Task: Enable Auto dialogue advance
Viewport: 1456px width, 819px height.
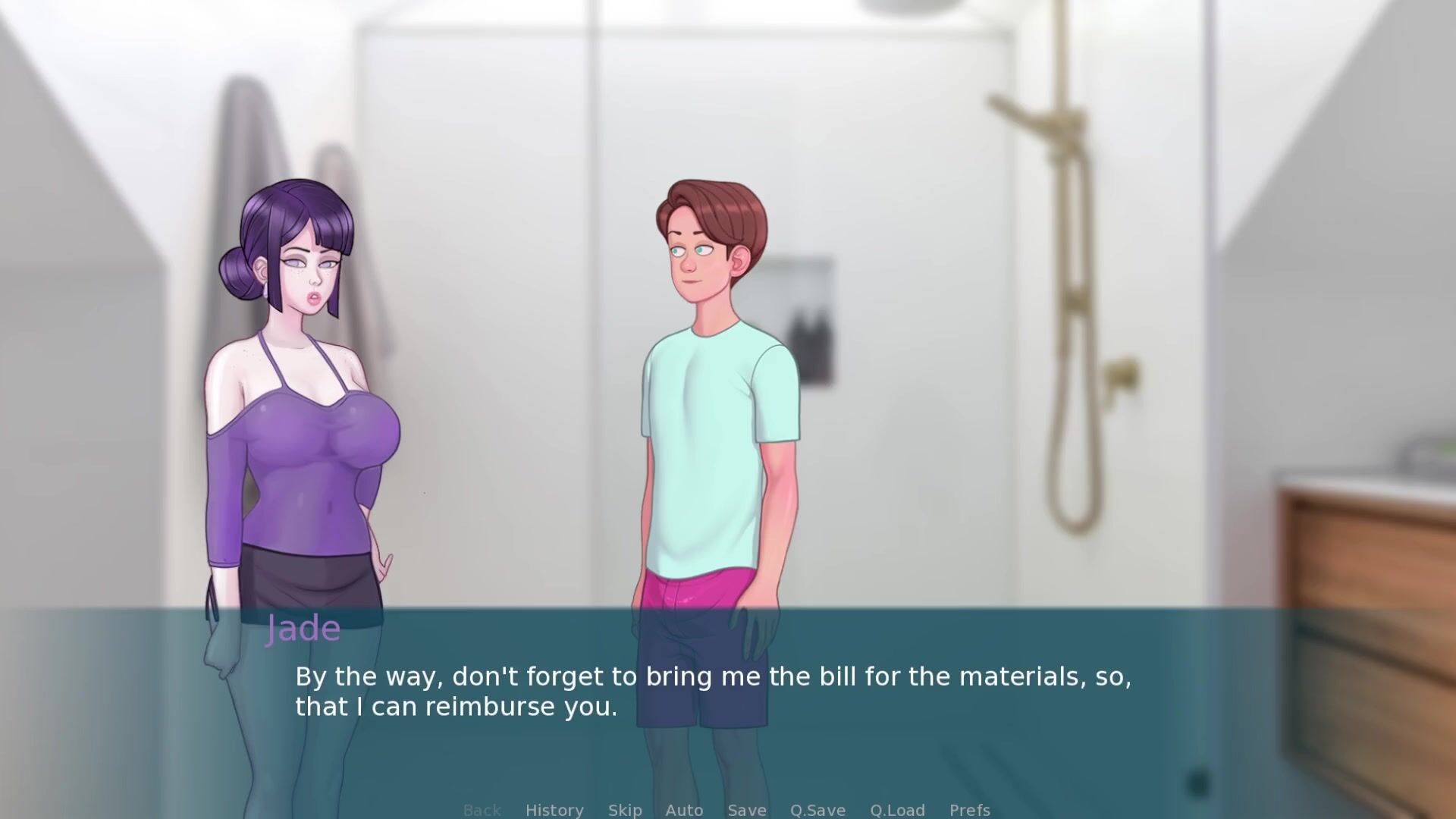Action: [684, 810]
